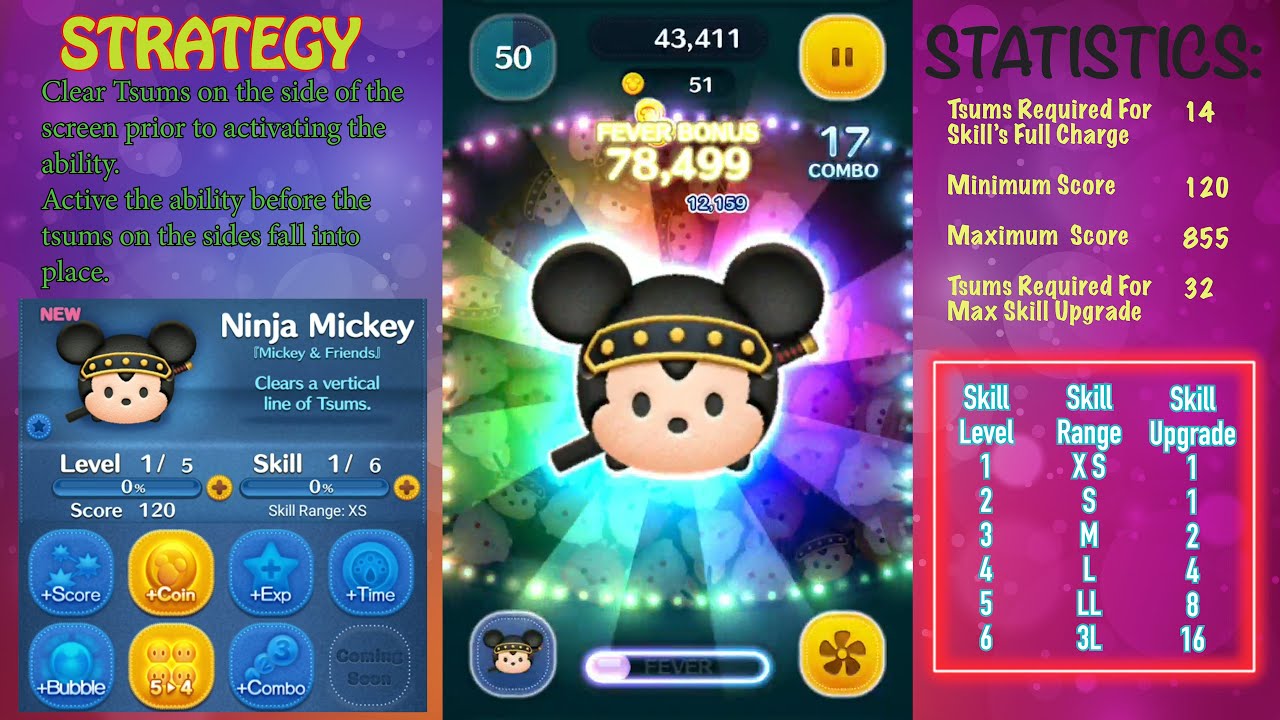The height and width of the screenshot is (720, 1280).
Task: Tap Ninja Mickey's avatar at bottom left
Action: [512, 655]
